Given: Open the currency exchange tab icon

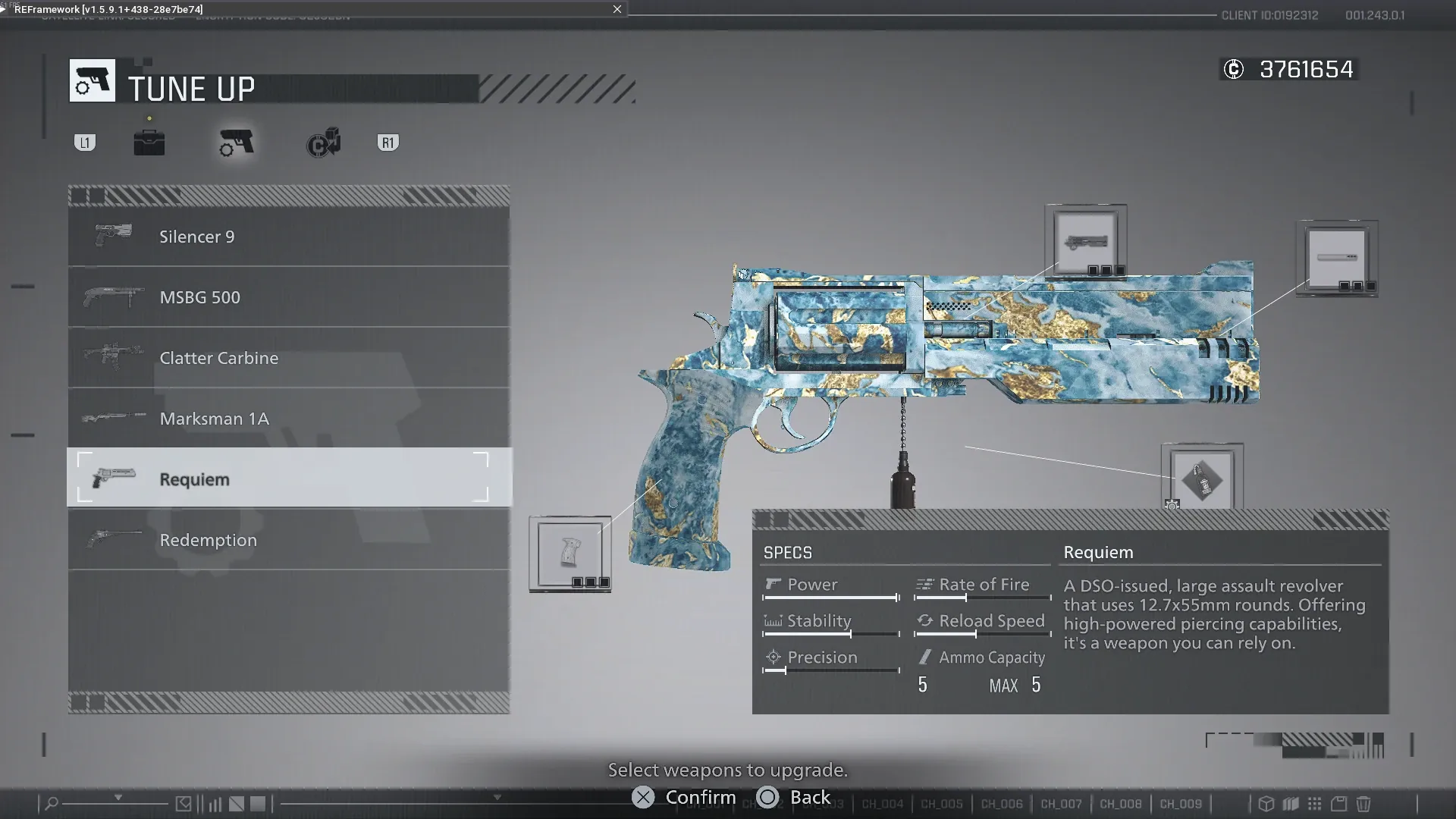Looking at the screenshot, I should click(x=324, y=143).
